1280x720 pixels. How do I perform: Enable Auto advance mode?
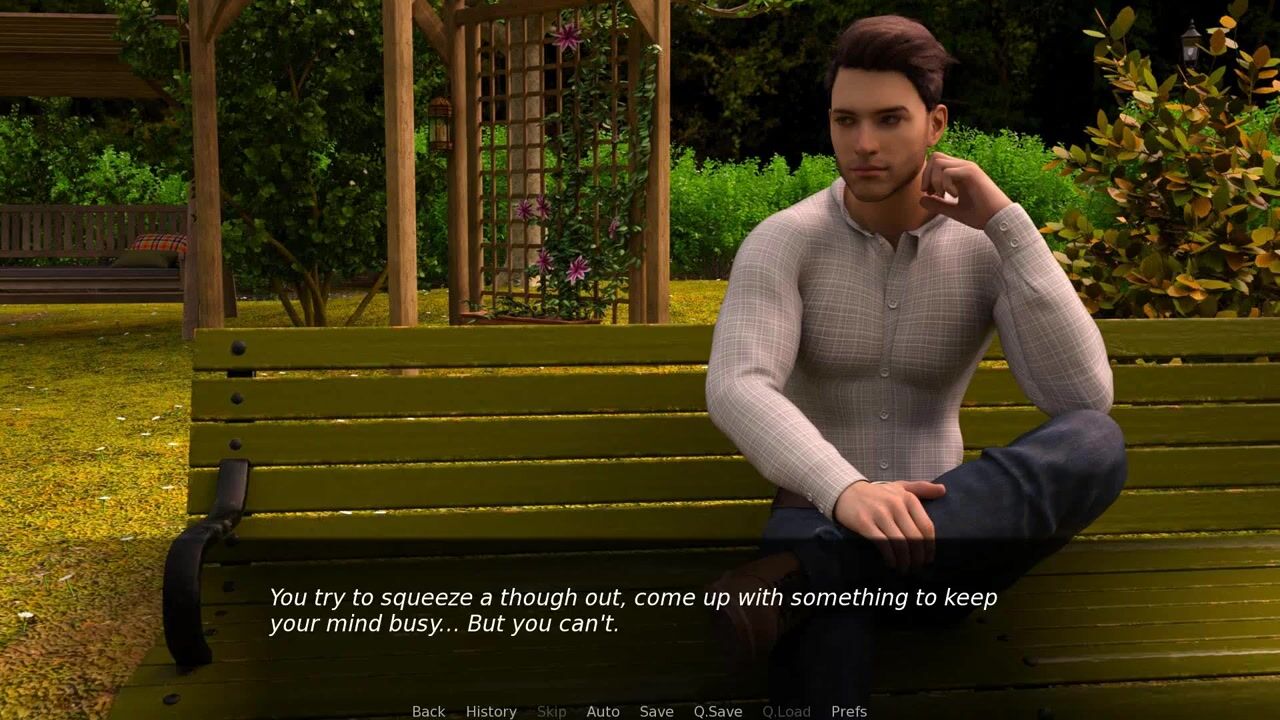(602, 711)
